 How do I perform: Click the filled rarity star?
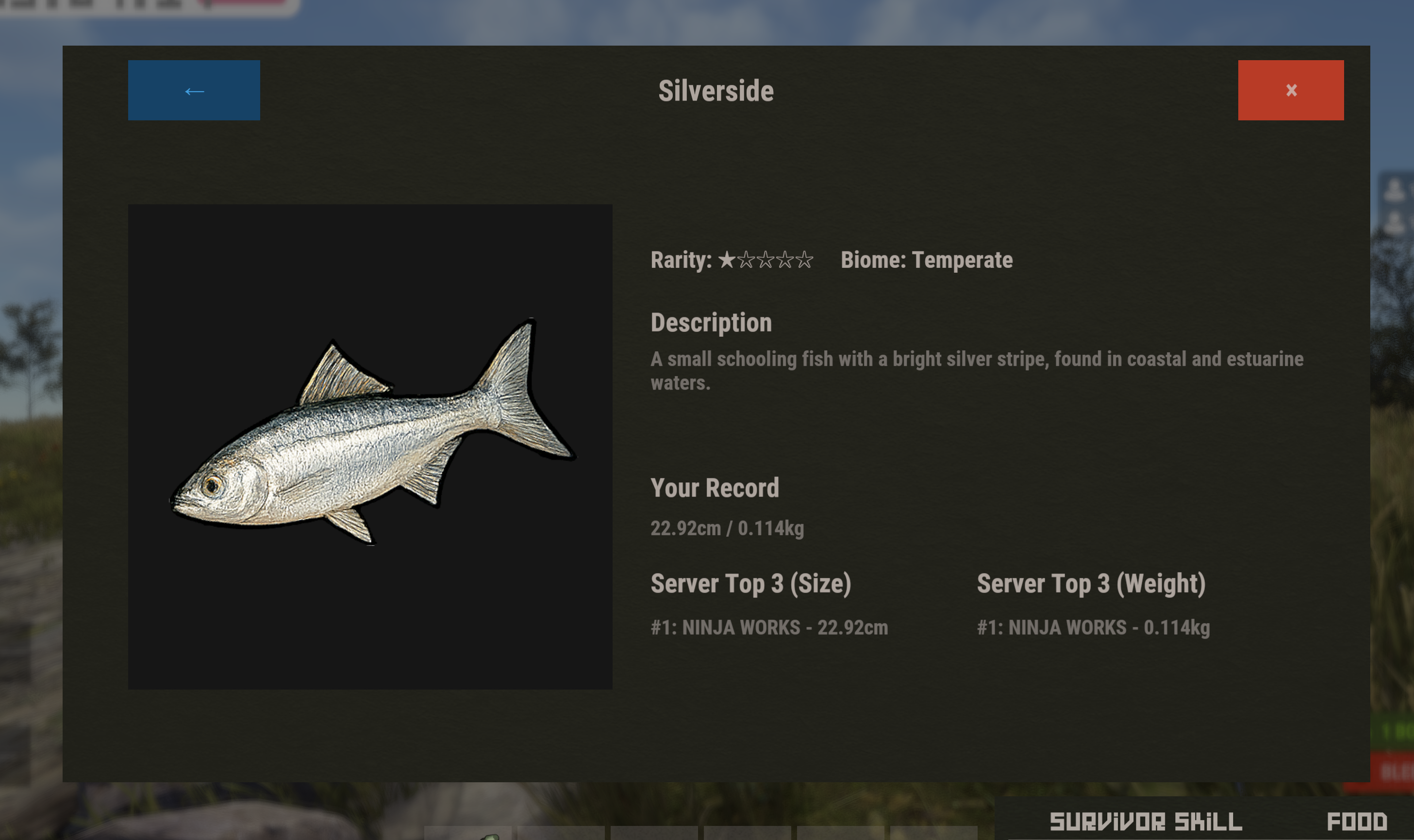point(726,261)
